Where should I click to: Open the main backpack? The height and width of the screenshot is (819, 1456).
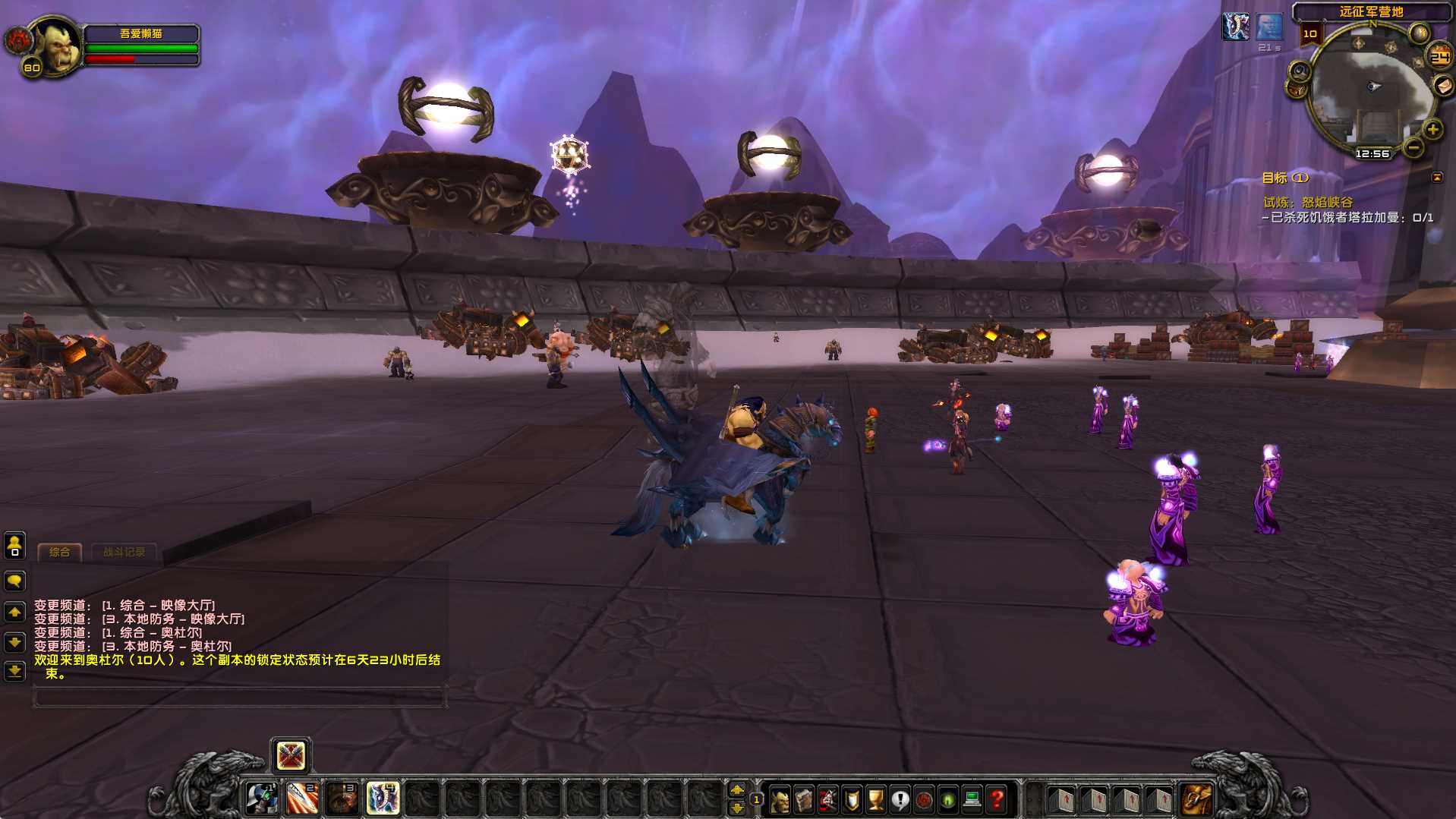point(1196,799)
